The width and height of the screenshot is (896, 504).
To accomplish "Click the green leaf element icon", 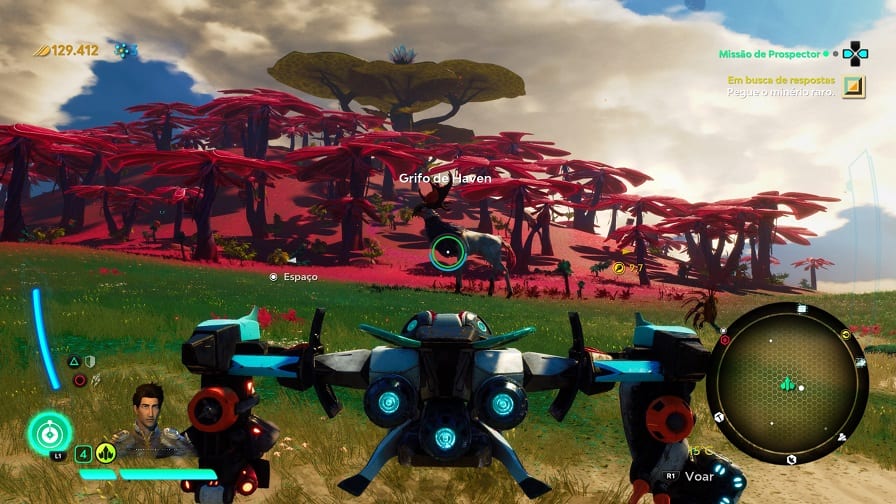I will [105, 453].
